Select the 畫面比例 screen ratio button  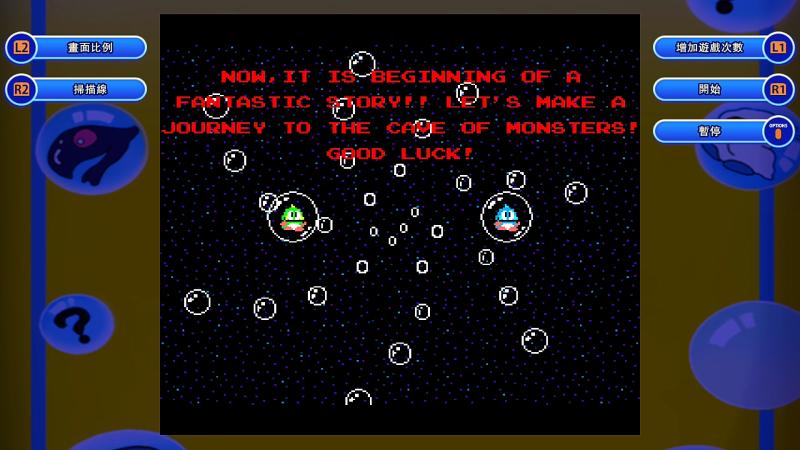(x=90, y=48)
